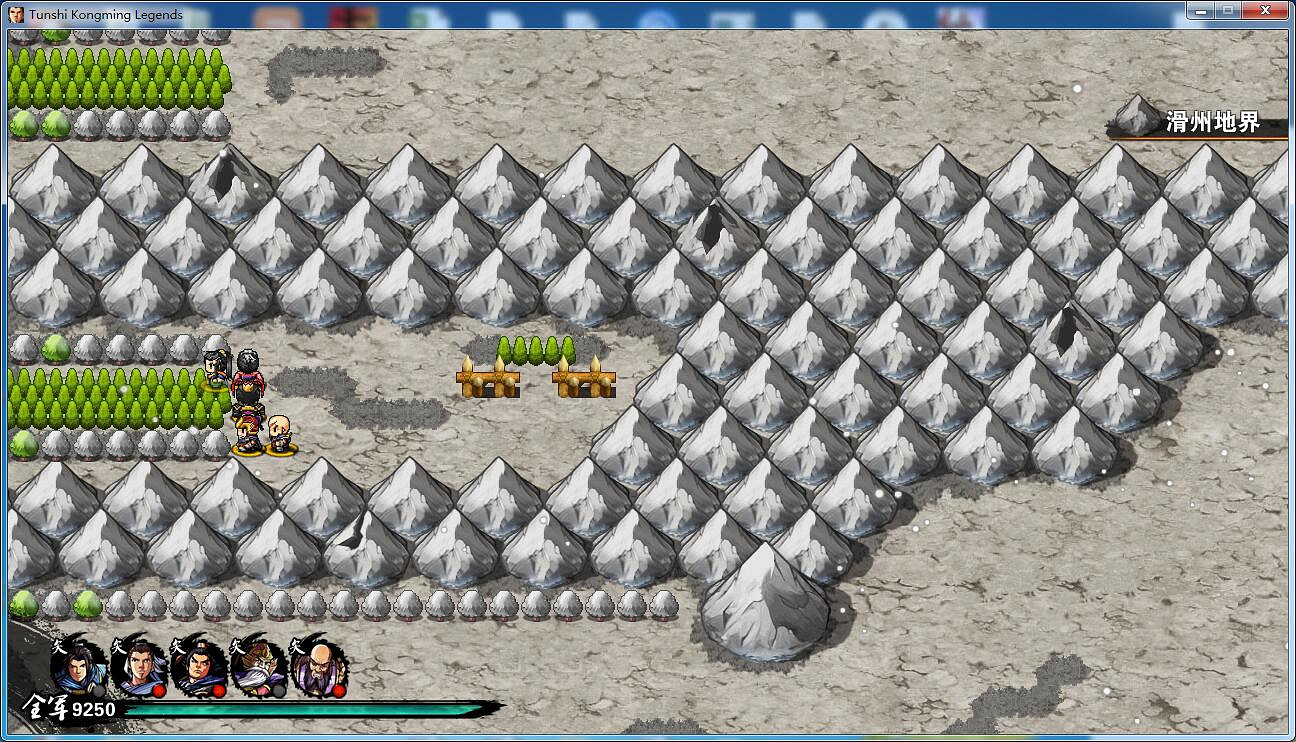
Task: Click the left wooden spiked barricade
Action: point(488,380)
